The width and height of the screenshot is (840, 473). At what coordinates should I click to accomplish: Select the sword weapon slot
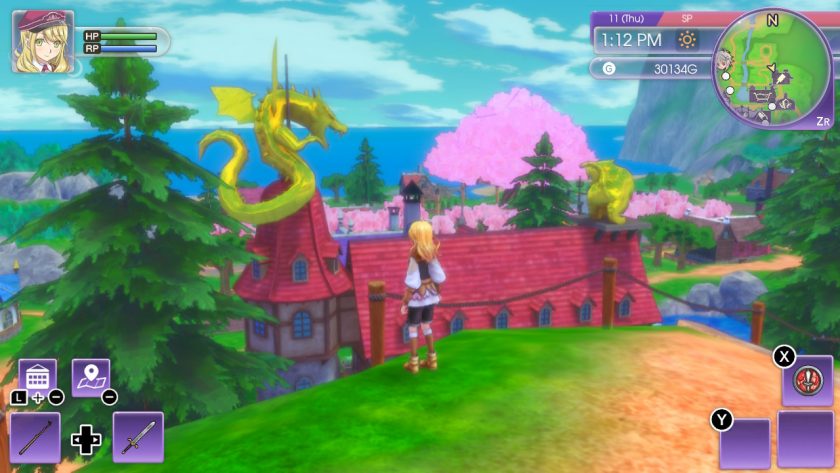tap(138, 436)
